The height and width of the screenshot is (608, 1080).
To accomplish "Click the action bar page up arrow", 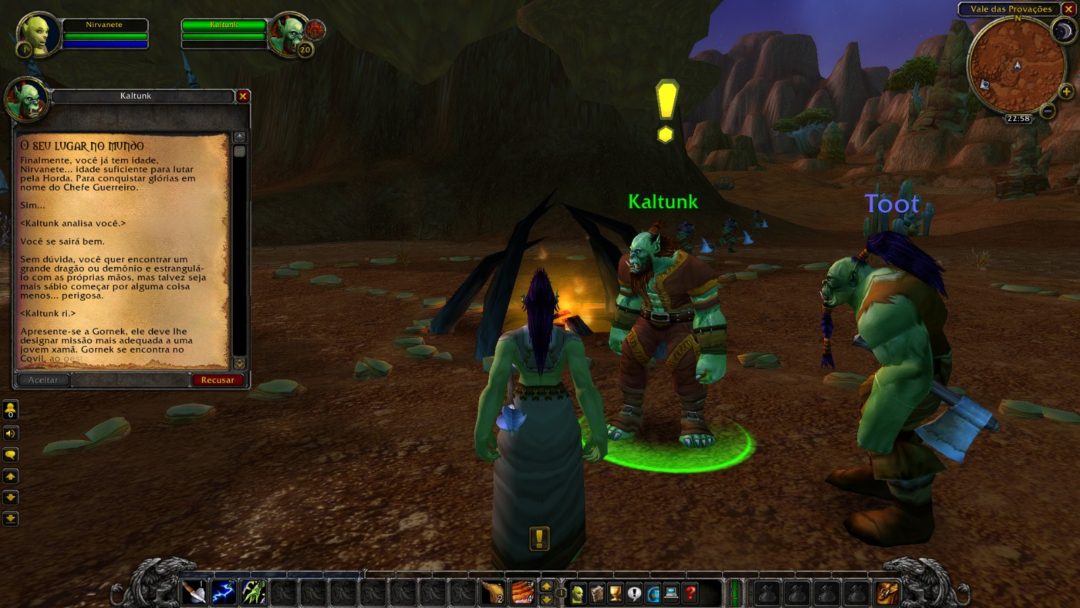I will click(546, 585).
